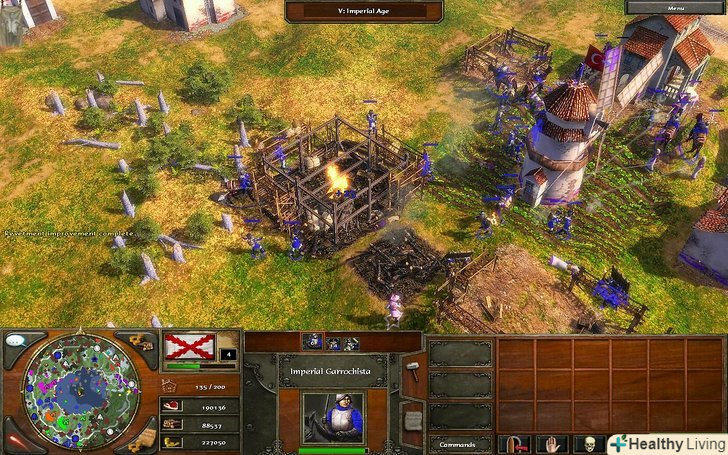This screenshot has height=455, width=728.
Task: Click the Spanish home city flag
Action: tap(190, 347)
